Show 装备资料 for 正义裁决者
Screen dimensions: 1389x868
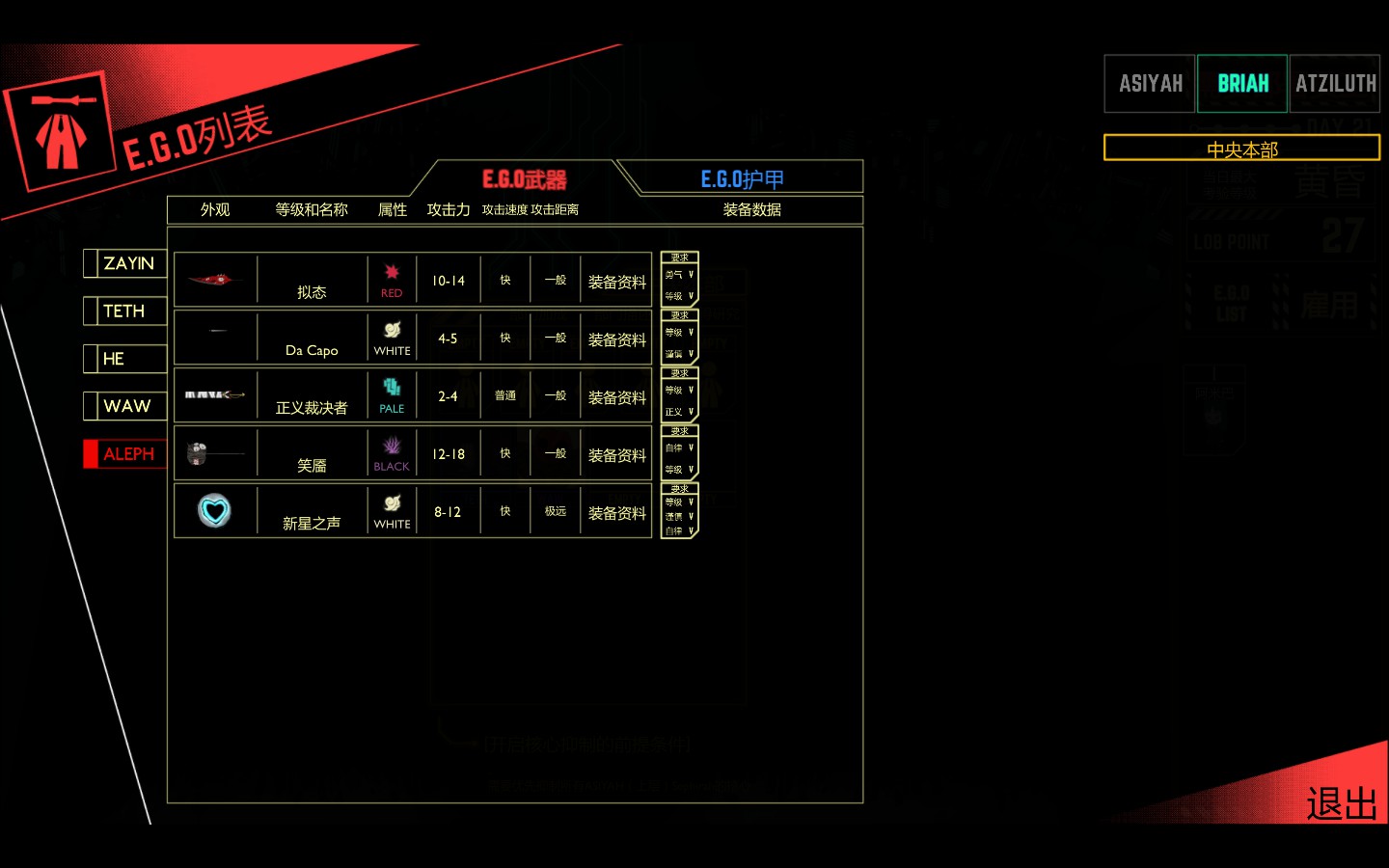[616, 397]
